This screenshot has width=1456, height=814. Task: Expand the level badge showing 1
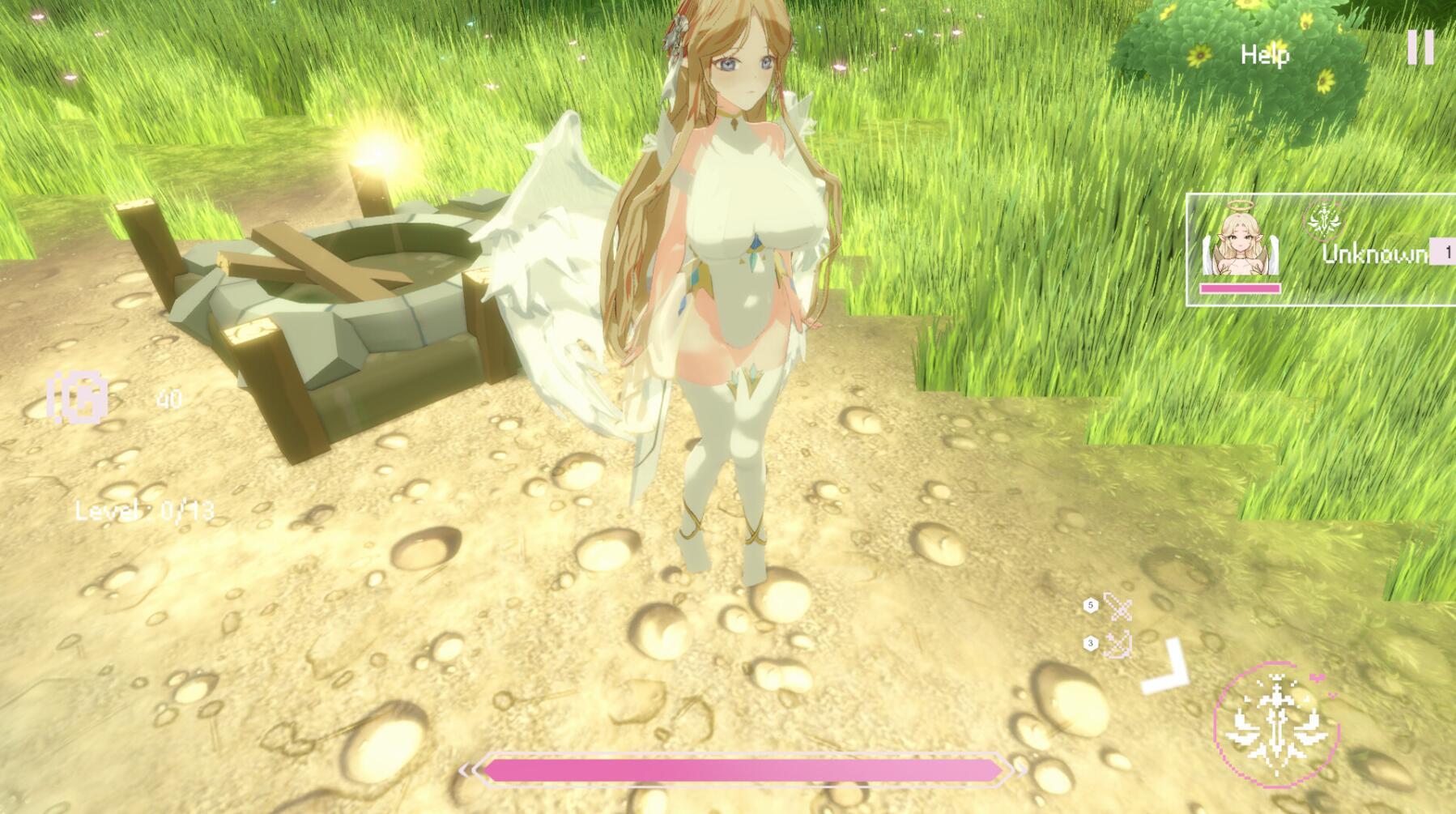pyautogui.click(x=1447, y=251)
